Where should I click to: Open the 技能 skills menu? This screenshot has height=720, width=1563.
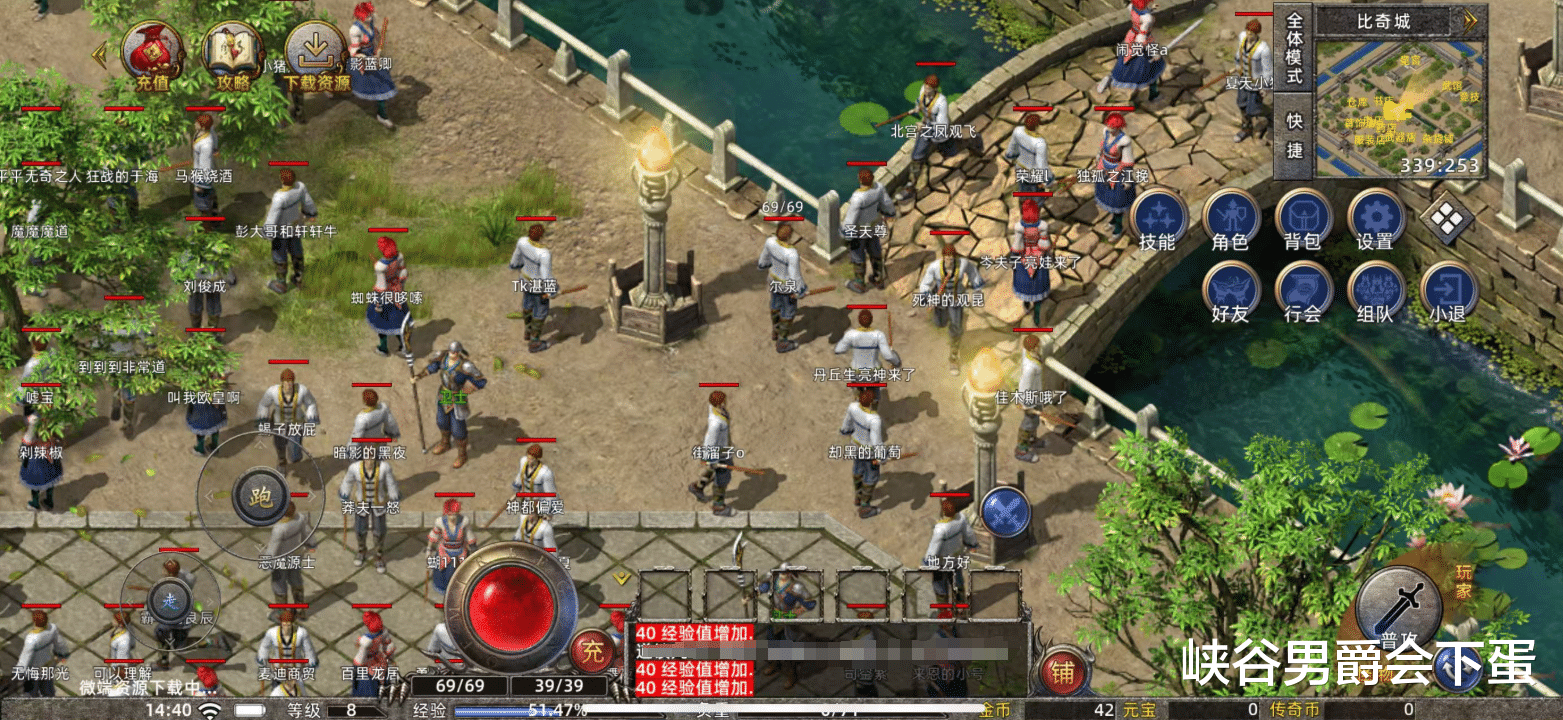pos(1158,219)
